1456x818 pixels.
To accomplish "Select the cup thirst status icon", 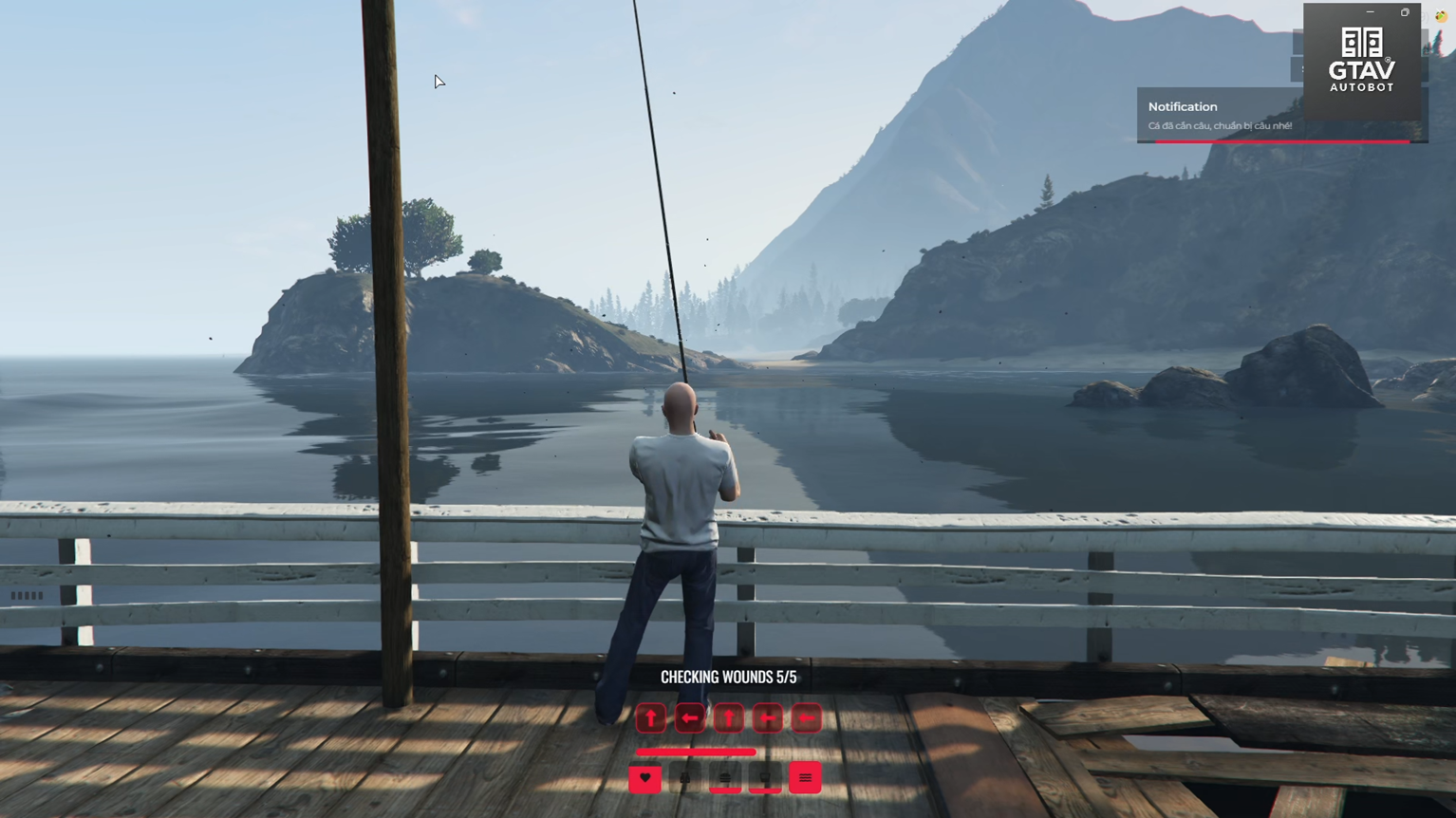I will point(765,778).
